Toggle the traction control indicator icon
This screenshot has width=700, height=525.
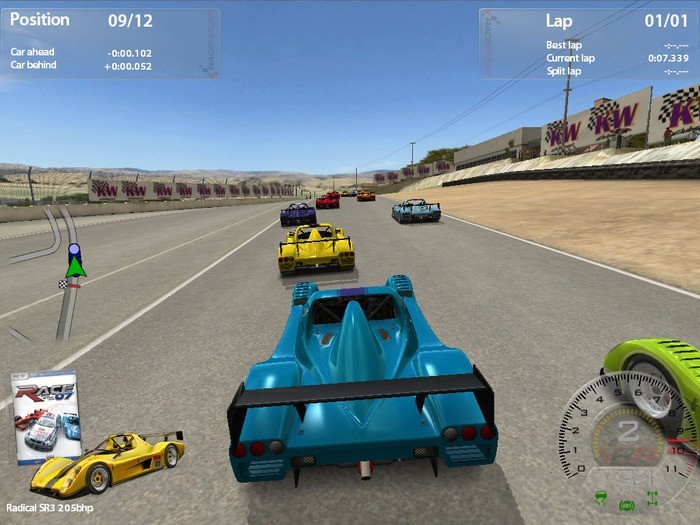click(x=600, y=496)
